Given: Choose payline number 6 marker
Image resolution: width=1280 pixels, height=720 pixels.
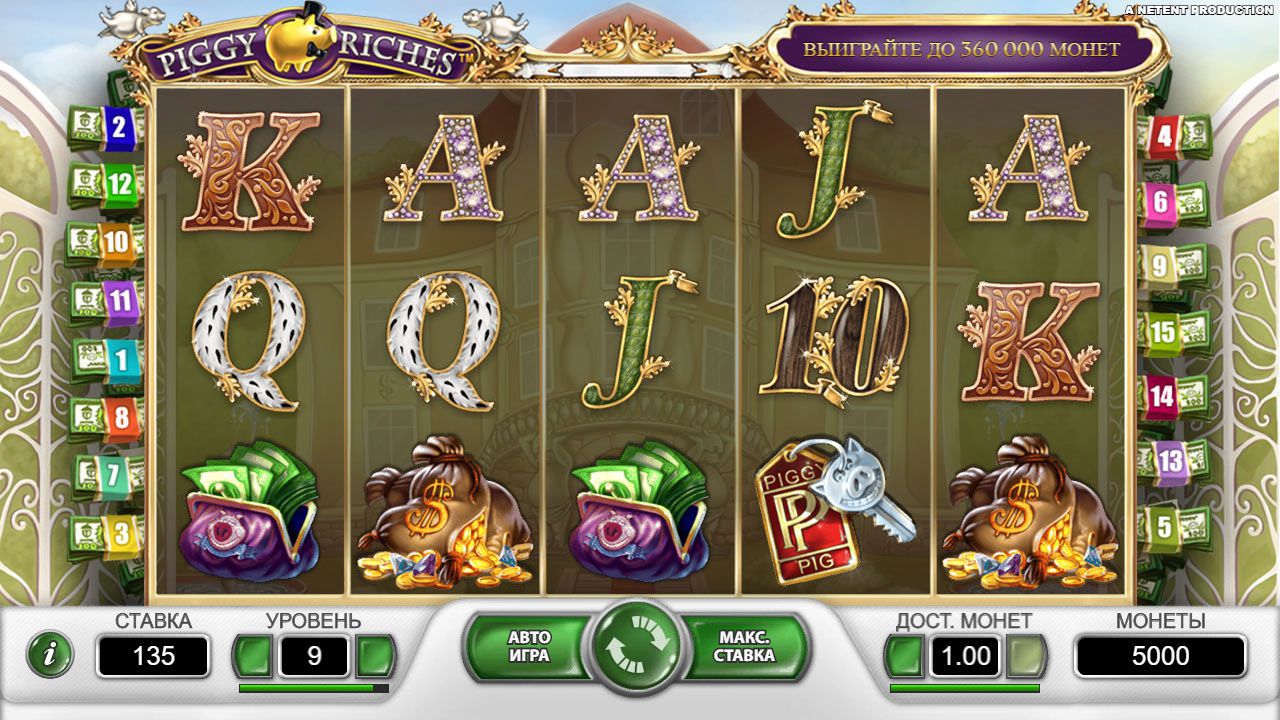Looking at the screenshot, I should click(1161, 202).
